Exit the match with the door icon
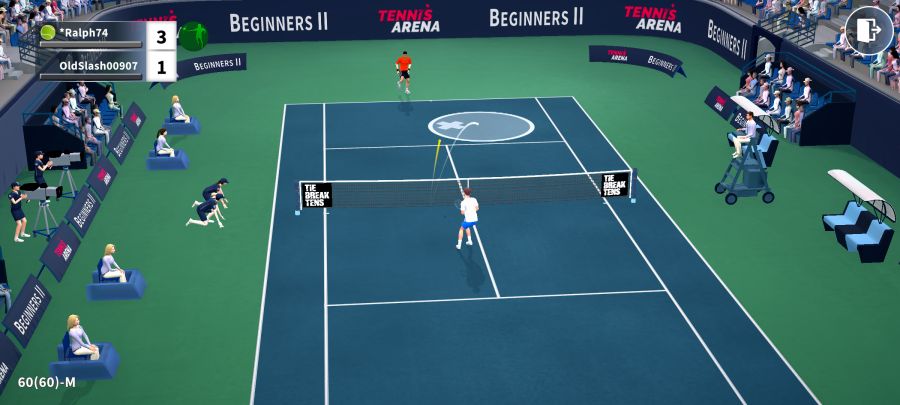This screenshot has width=900, height=405. click(868, 31)
